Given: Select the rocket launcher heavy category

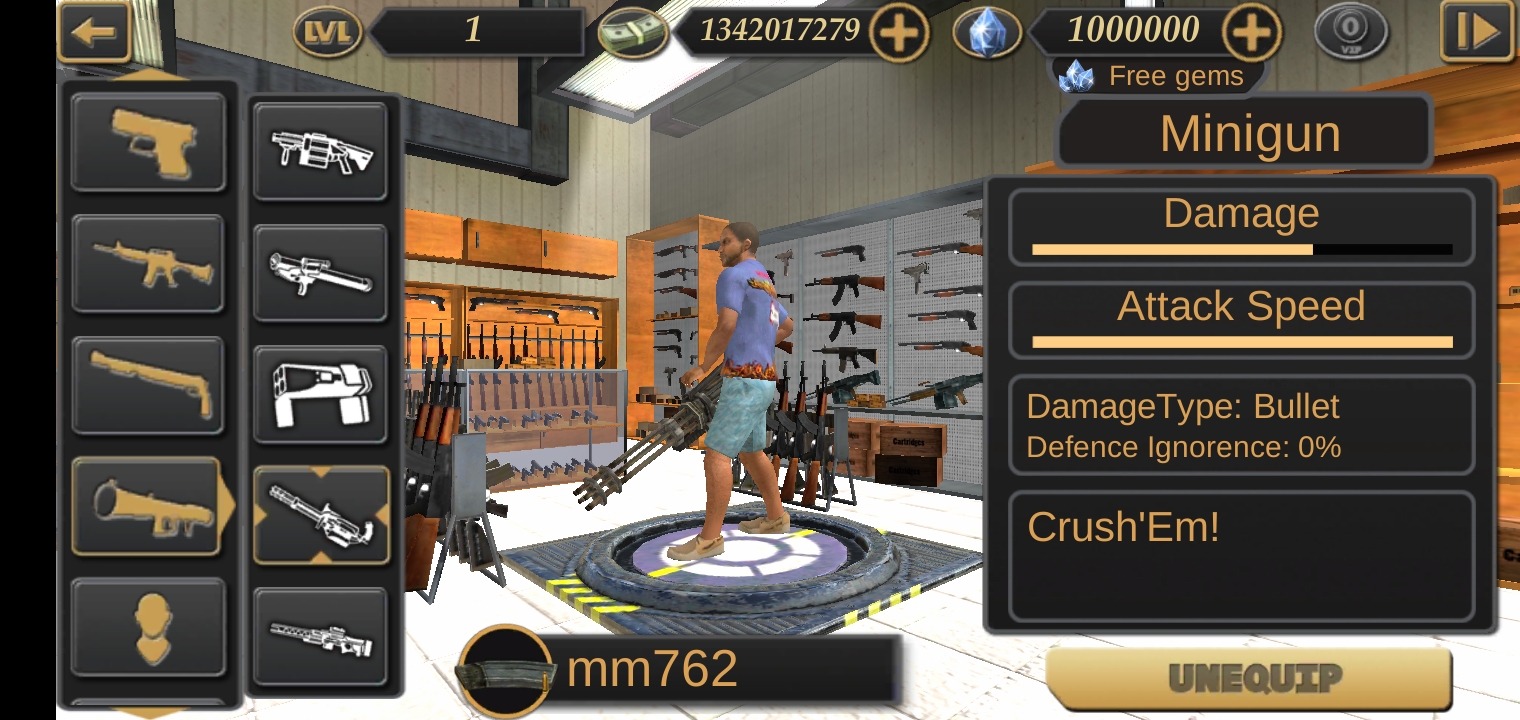Looking at the screenshot, I should click(146, 506).
